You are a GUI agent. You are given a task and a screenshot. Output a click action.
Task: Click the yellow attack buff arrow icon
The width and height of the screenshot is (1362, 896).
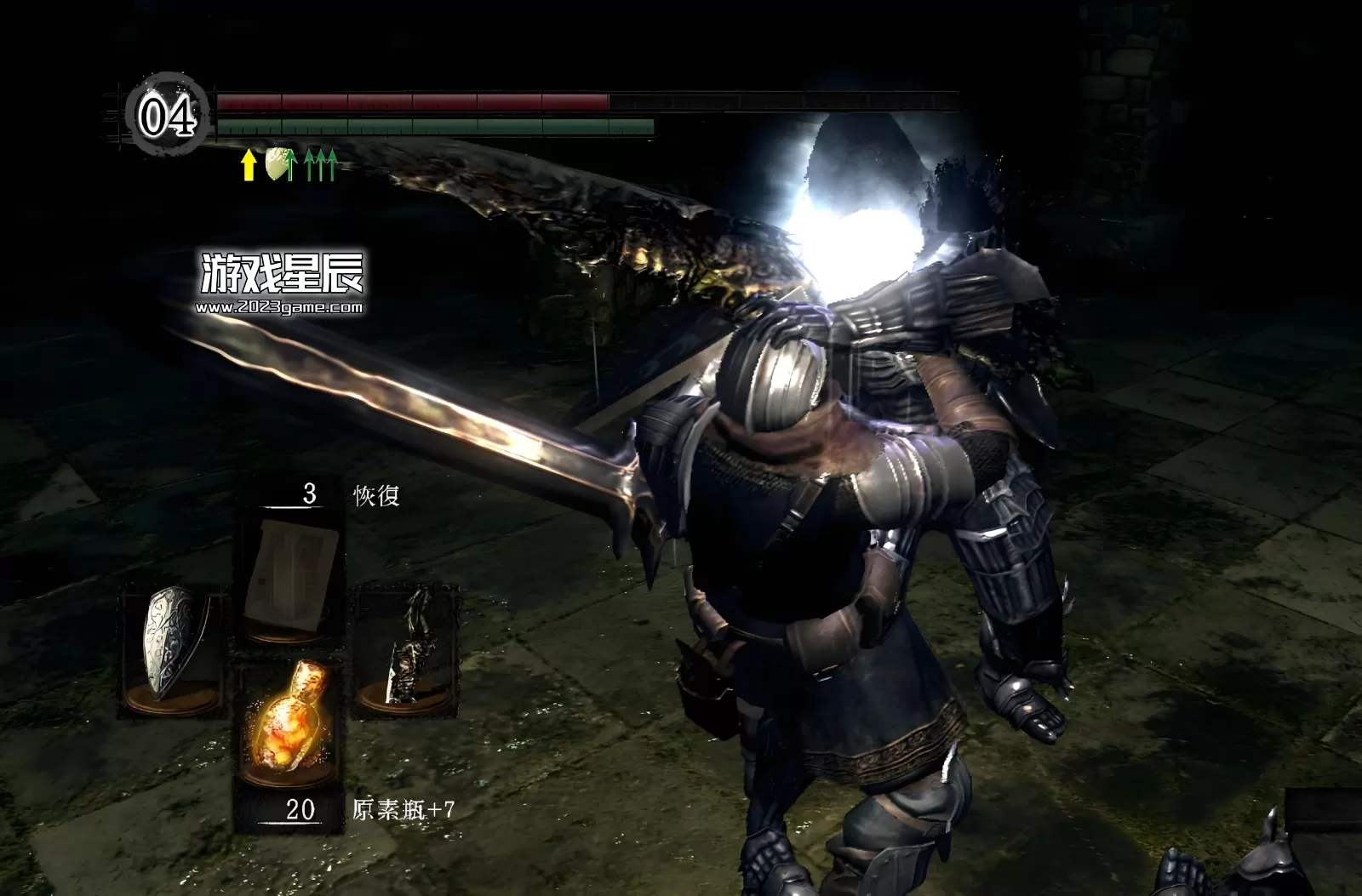248,165
